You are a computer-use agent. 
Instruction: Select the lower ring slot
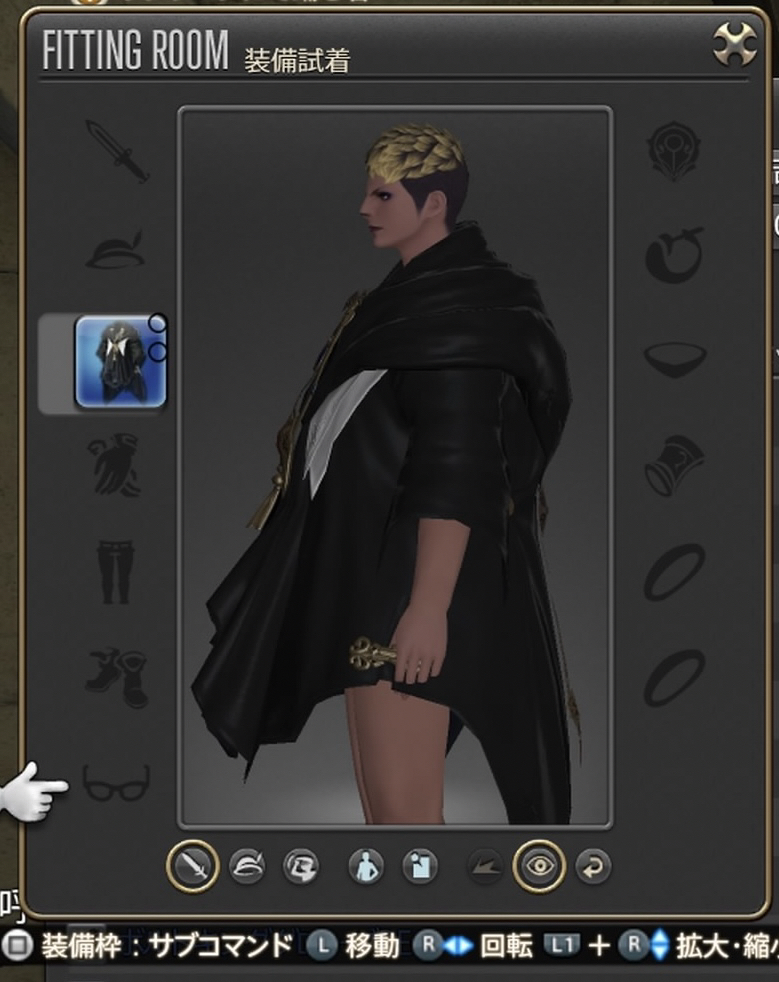674,677
